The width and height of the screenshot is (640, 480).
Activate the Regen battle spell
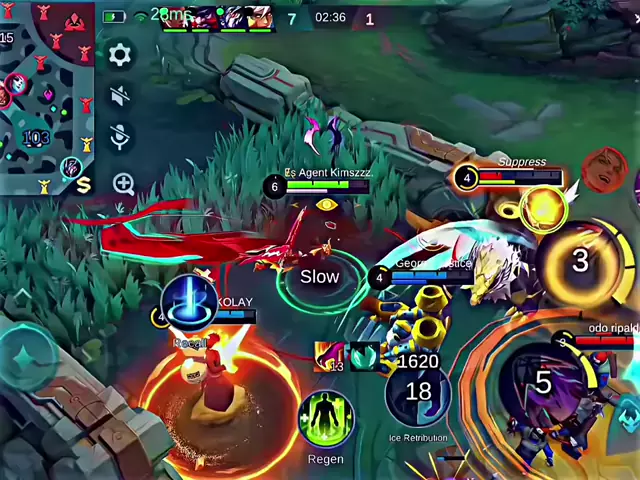(325, 420)
